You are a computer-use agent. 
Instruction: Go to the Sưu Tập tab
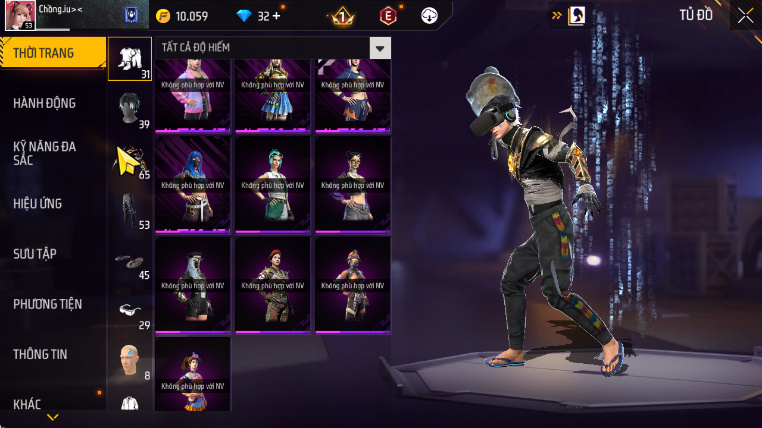click(35, 254)
